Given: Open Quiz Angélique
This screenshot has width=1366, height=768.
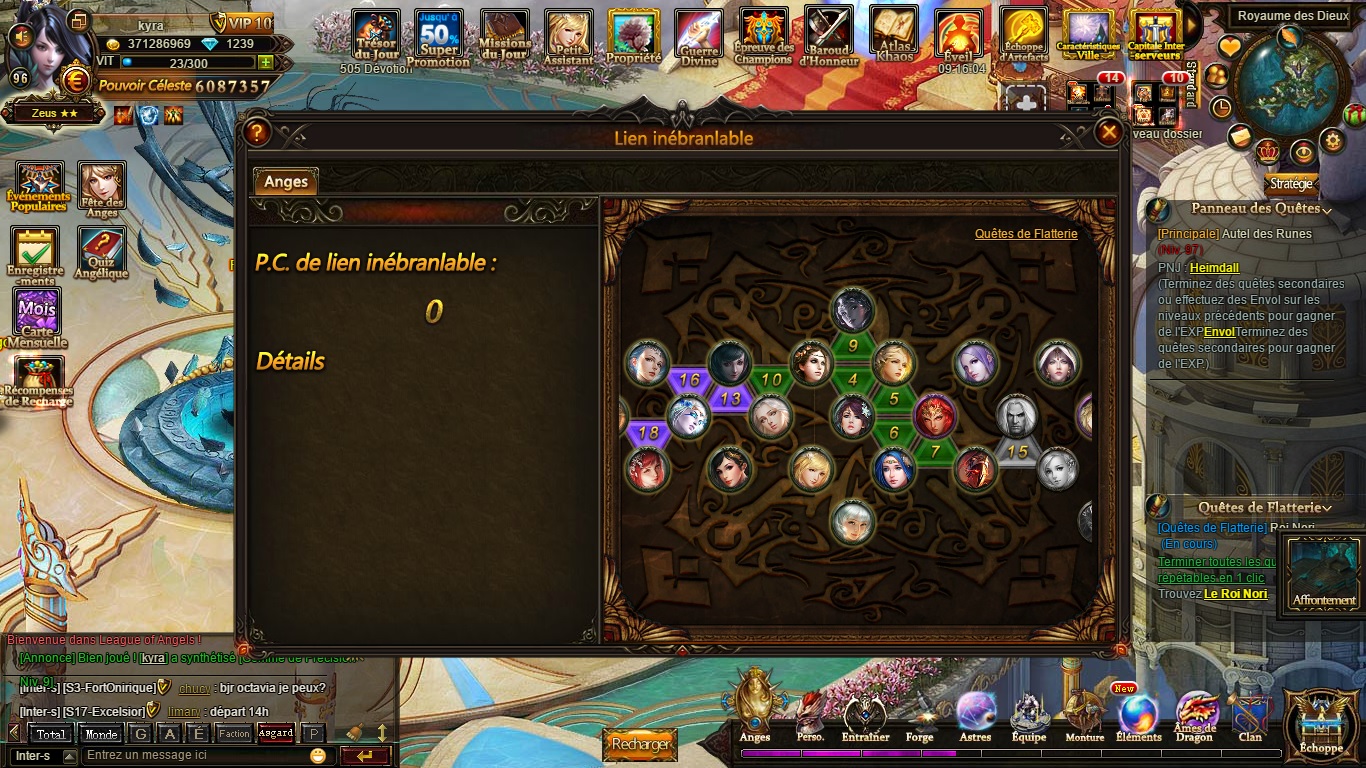Looking at the screenshot, I should pyautogui.click(x=100, y=252).
